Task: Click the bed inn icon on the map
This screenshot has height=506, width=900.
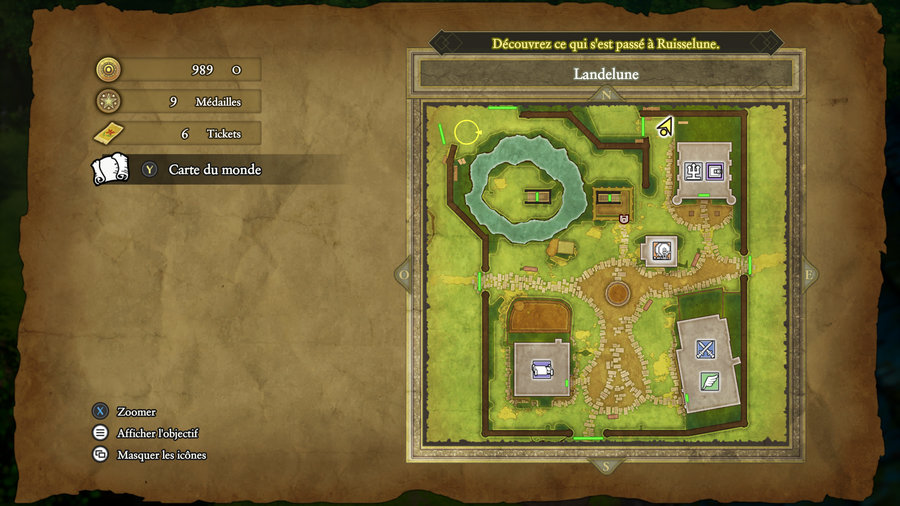Action: click(542, 369)
